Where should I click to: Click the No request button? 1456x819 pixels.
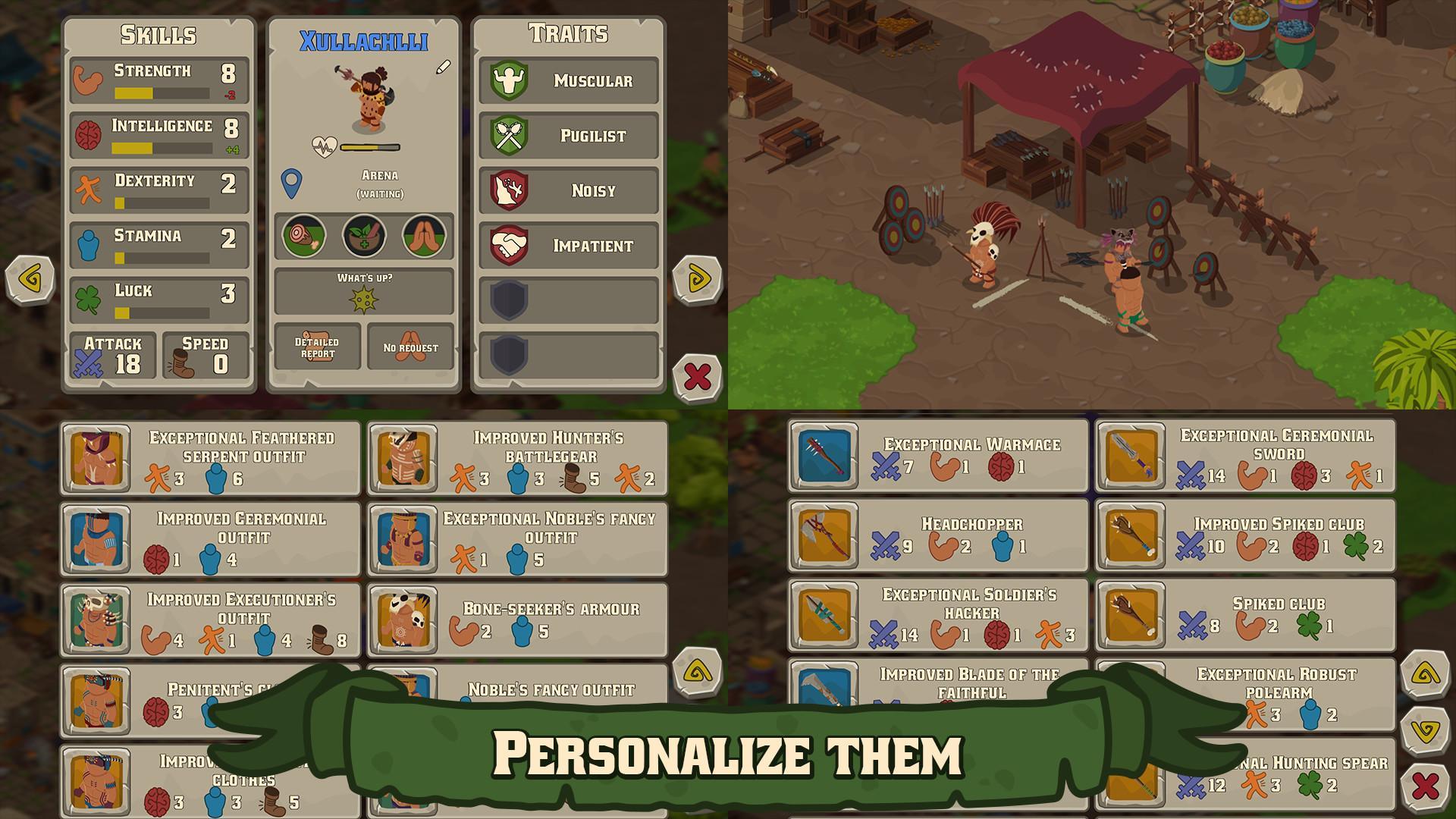pos(410,347)
